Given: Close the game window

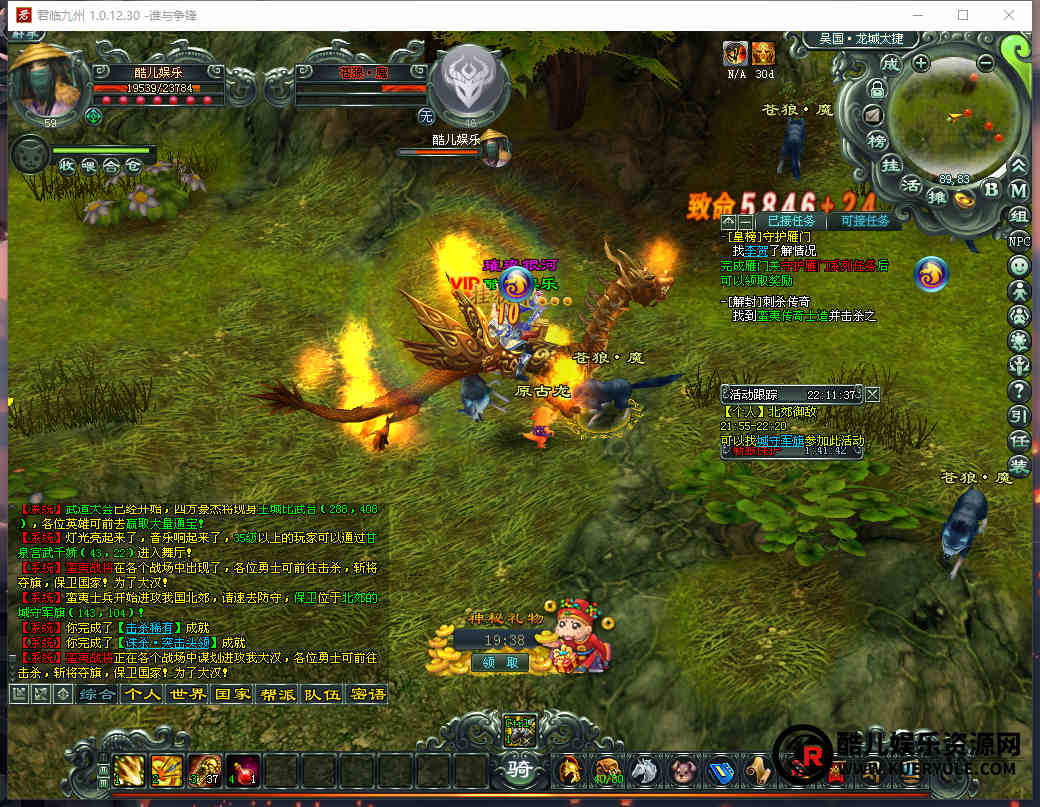Looking at the screenshot, I should pos(1010,15).
